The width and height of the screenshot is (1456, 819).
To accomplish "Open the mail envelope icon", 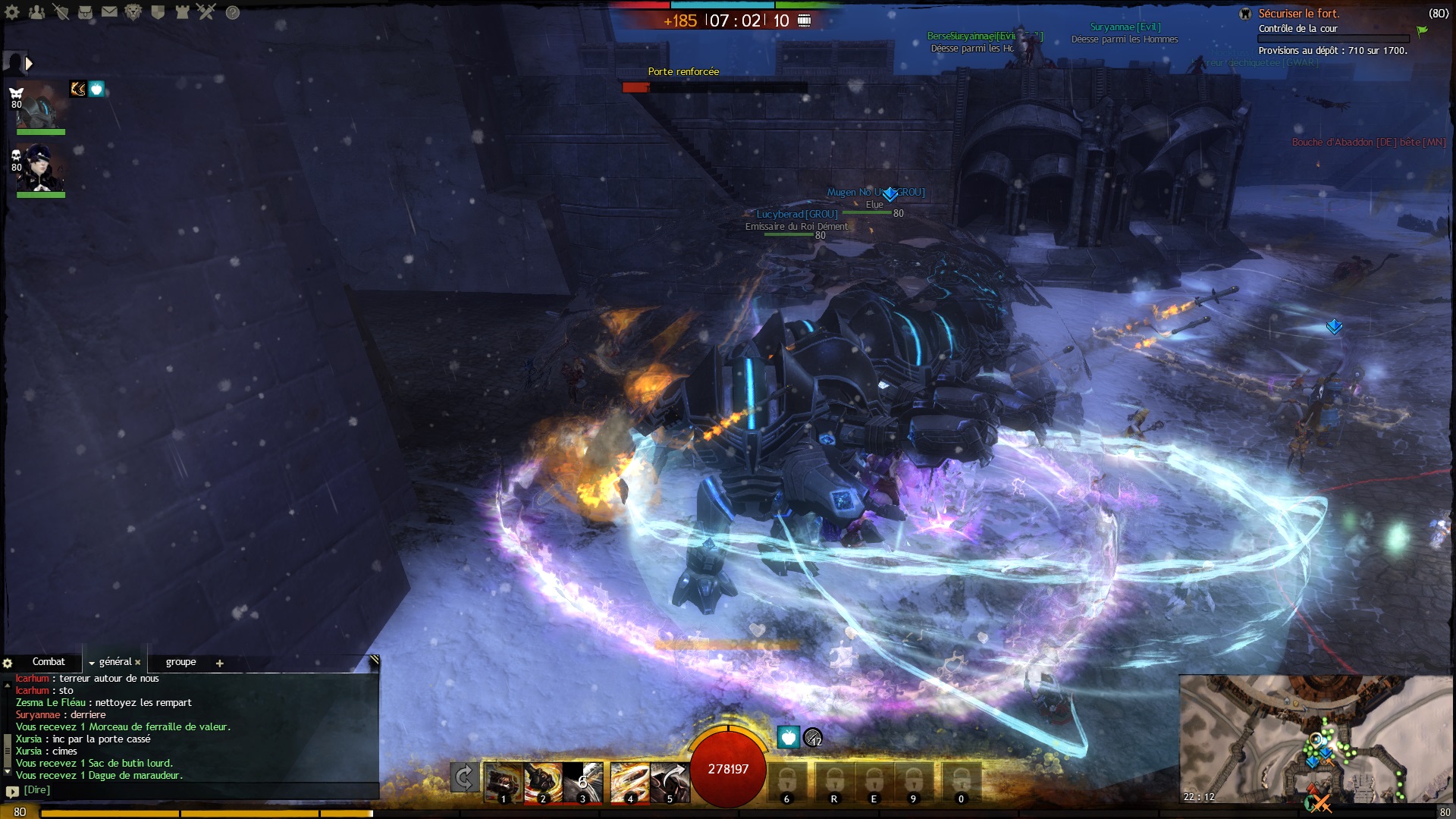I will tap(109, 12).
